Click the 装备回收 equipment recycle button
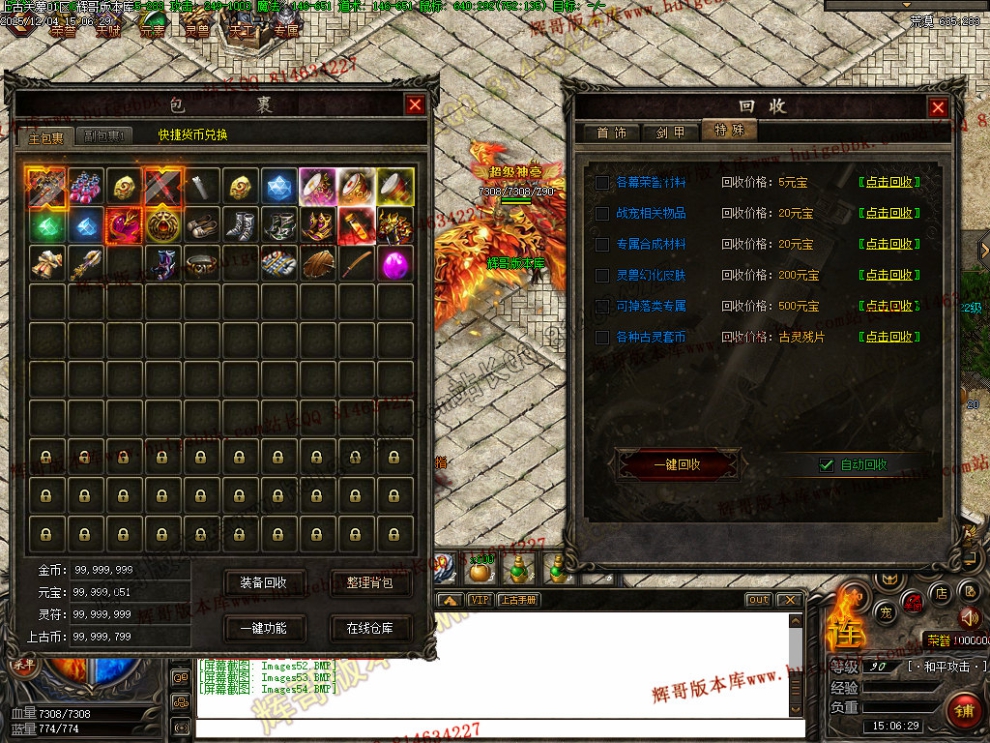Screen dimensions: 990x743 264,583
